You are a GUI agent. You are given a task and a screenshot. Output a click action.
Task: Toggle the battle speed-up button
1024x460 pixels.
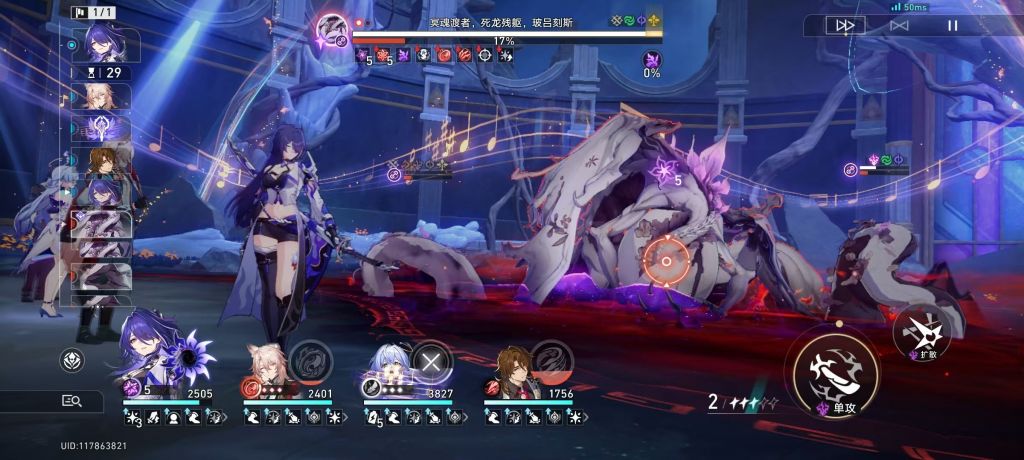point(845,25)
